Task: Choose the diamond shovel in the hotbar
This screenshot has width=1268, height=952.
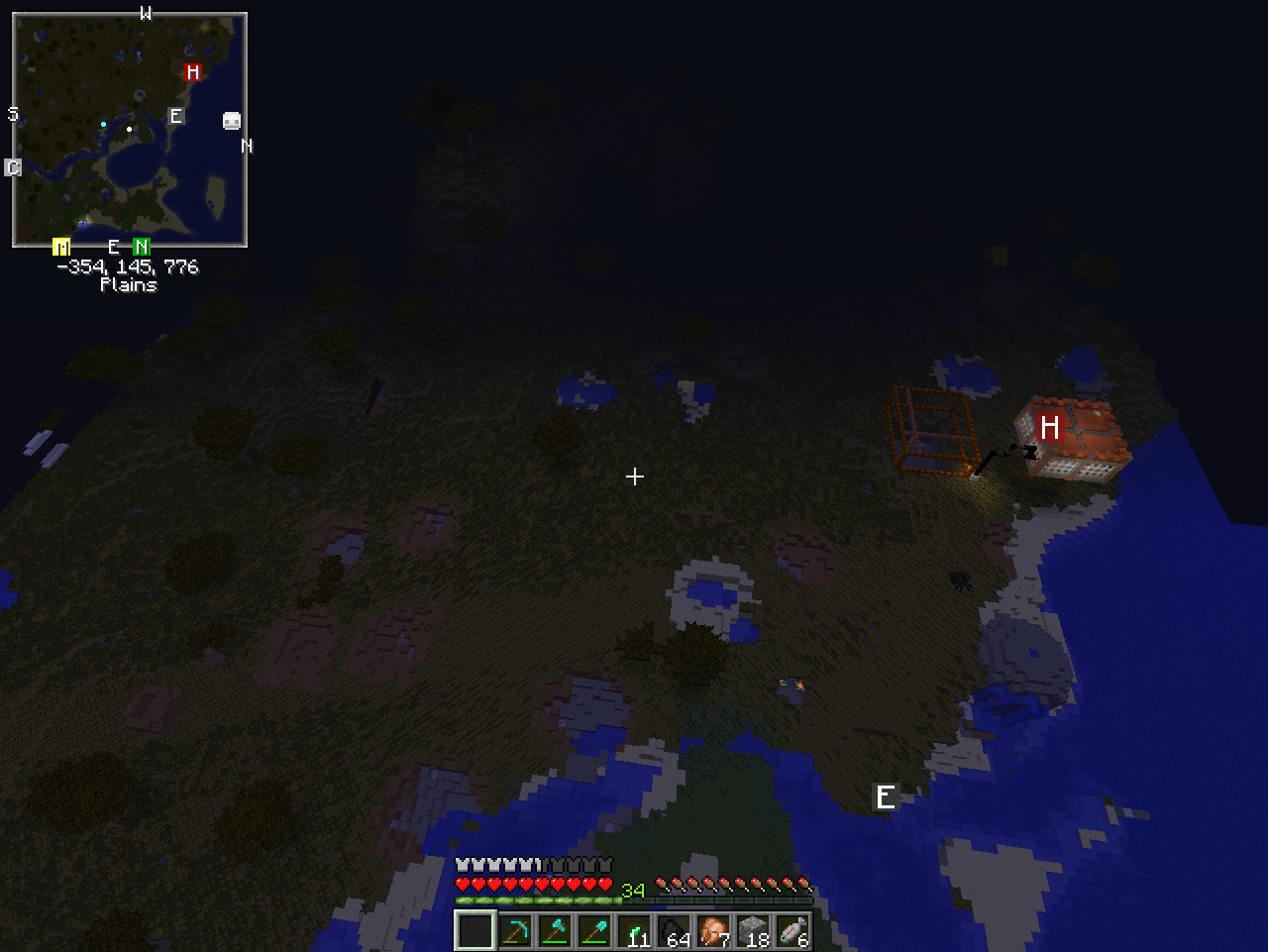Action: coord(594,931)
